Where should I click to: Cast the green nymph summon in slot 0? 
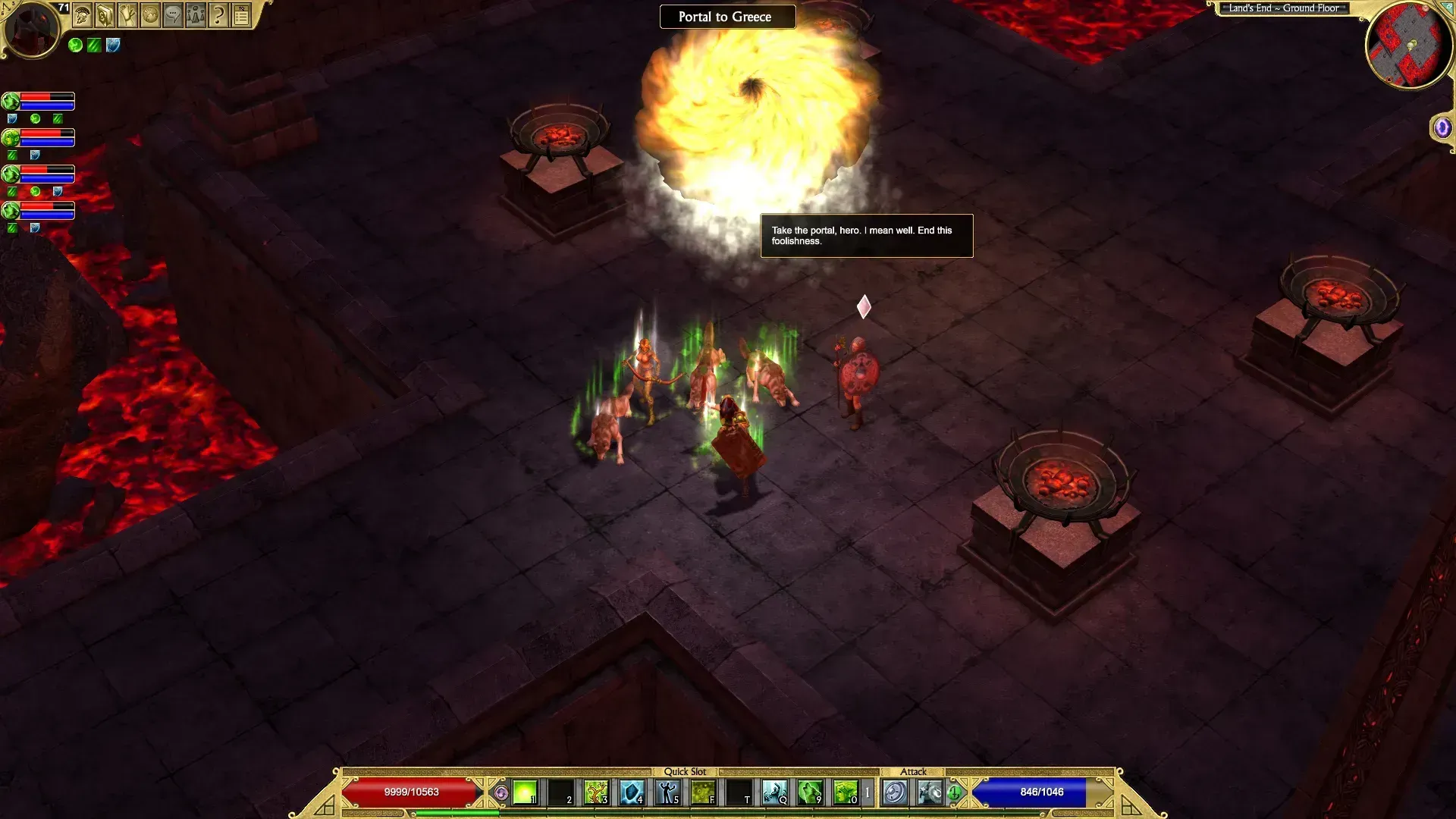pos(845,792)
